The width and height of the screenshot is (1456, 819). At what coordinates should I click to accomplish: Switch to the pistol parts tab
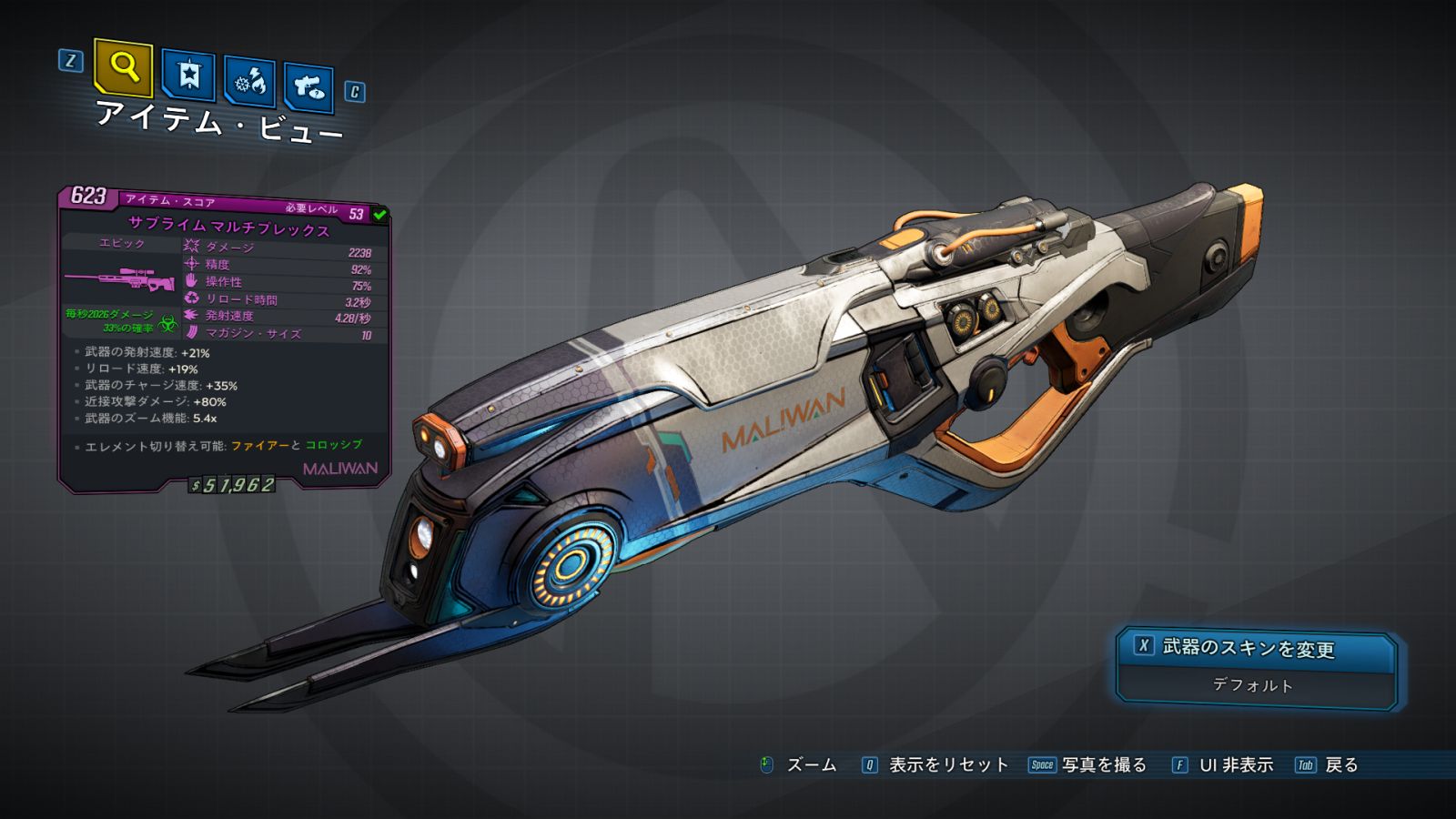pyautogui.click(x=308, y=87)
